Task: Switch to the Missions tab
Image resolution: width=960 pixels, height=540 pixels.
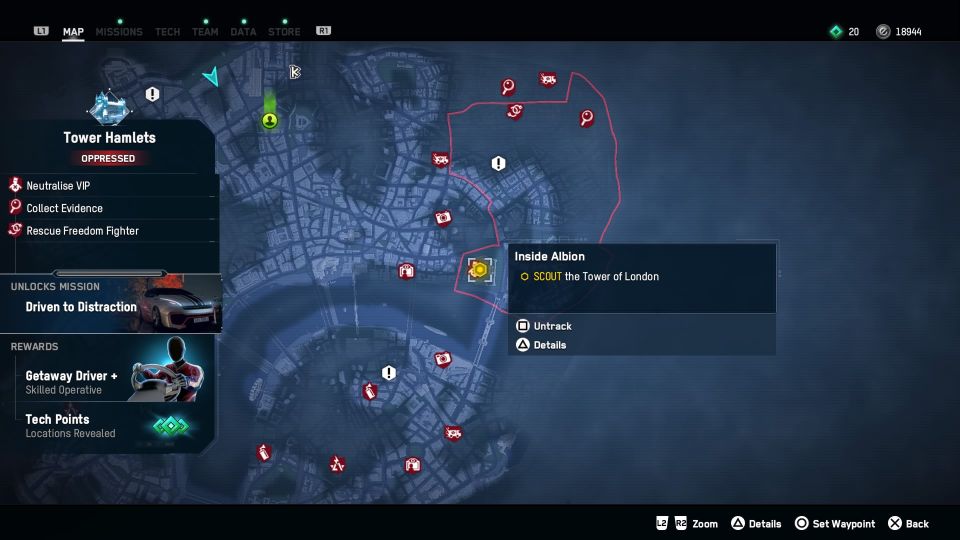Action: 117,32
